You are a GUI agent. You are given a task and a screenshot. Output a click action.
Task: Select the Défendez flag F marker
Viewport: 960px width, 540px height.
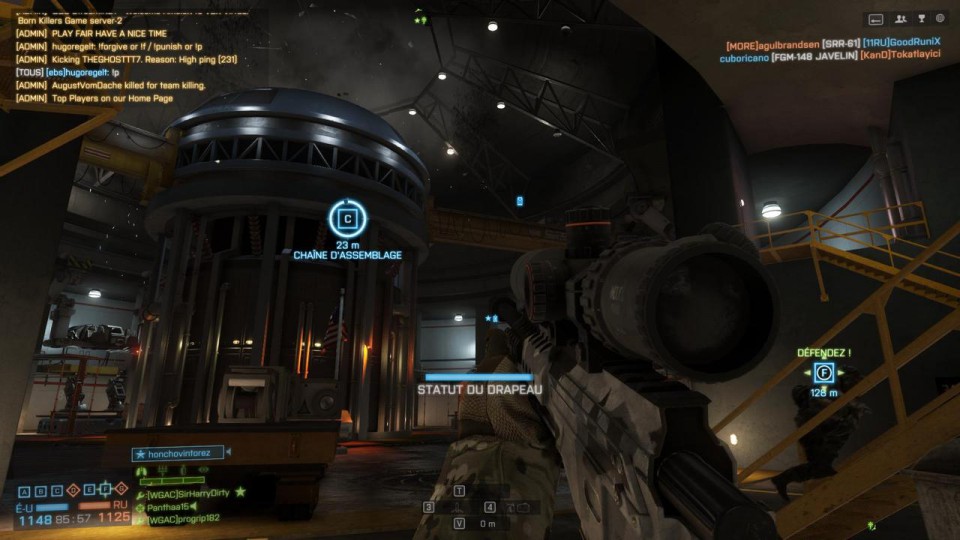tap(823, 373)
